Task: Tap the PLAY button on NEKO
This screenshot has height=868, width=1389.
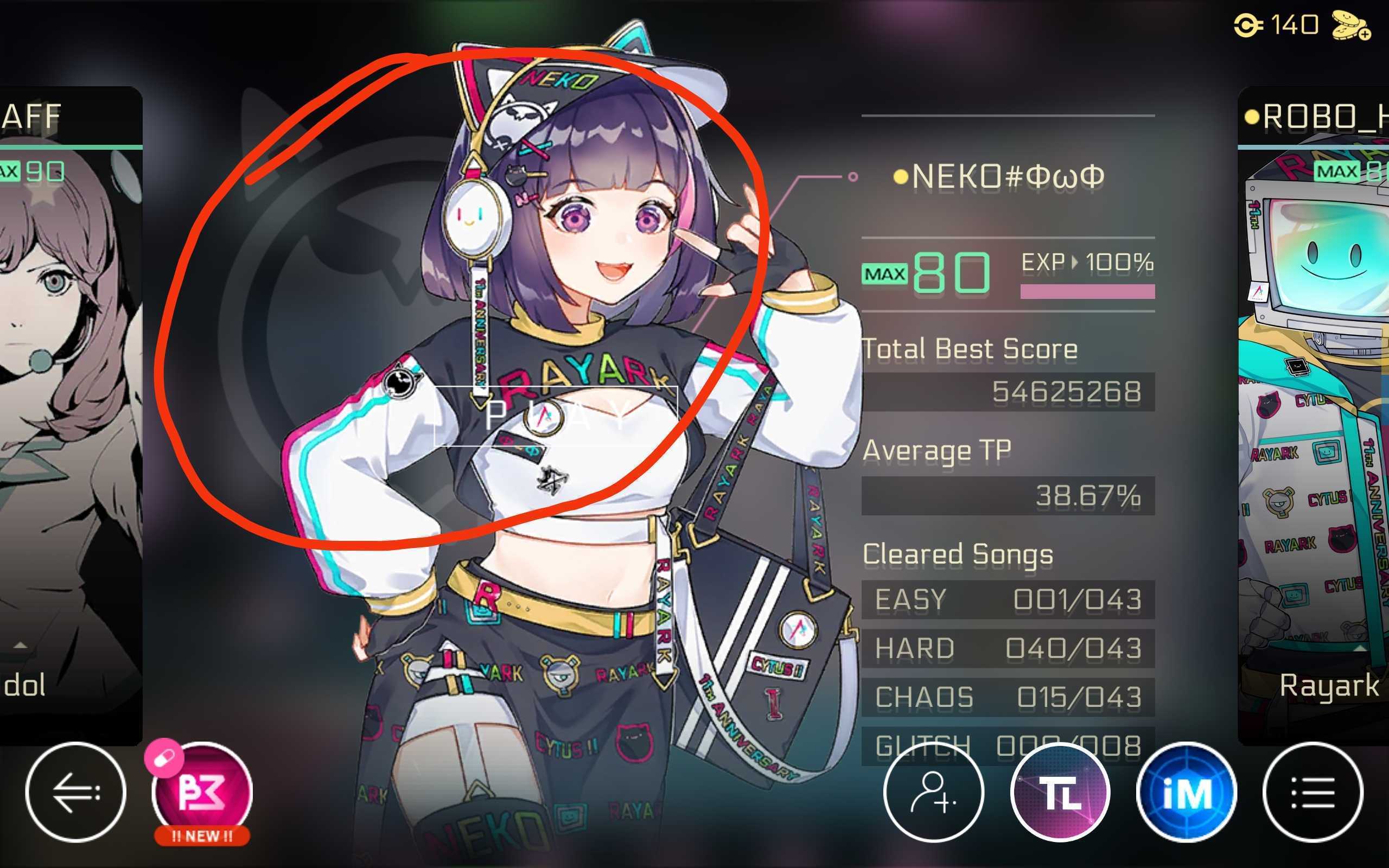Action: tap(556, 416)
